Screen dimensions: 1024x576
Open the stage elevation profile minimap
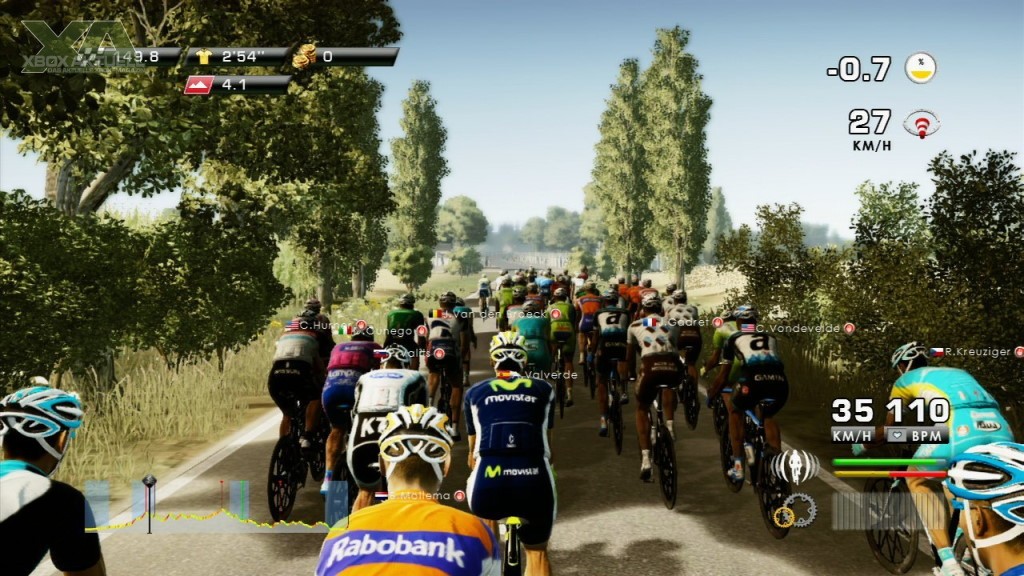click(x=215, y=506)
